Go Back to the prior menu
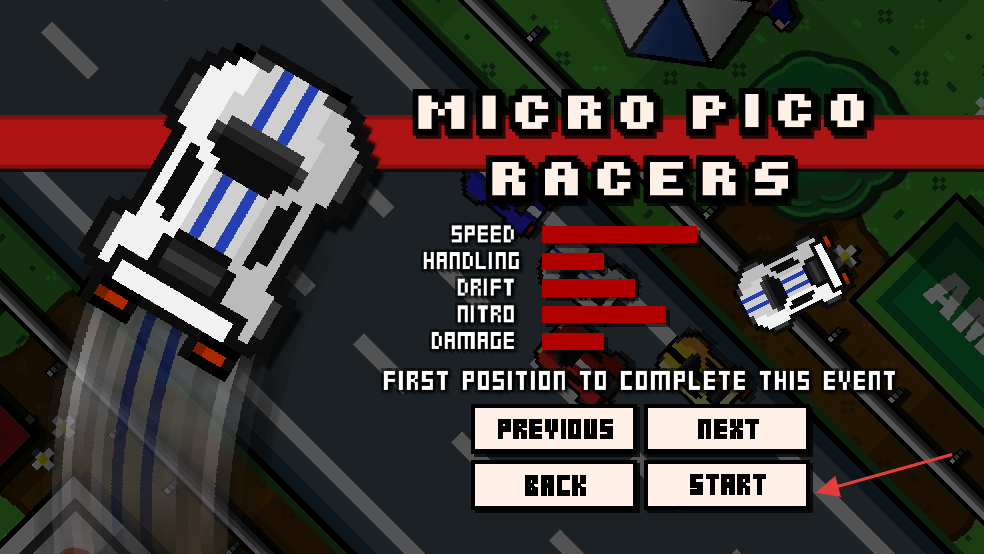This screenshot has height=554, width=984. tap(554, 485)
